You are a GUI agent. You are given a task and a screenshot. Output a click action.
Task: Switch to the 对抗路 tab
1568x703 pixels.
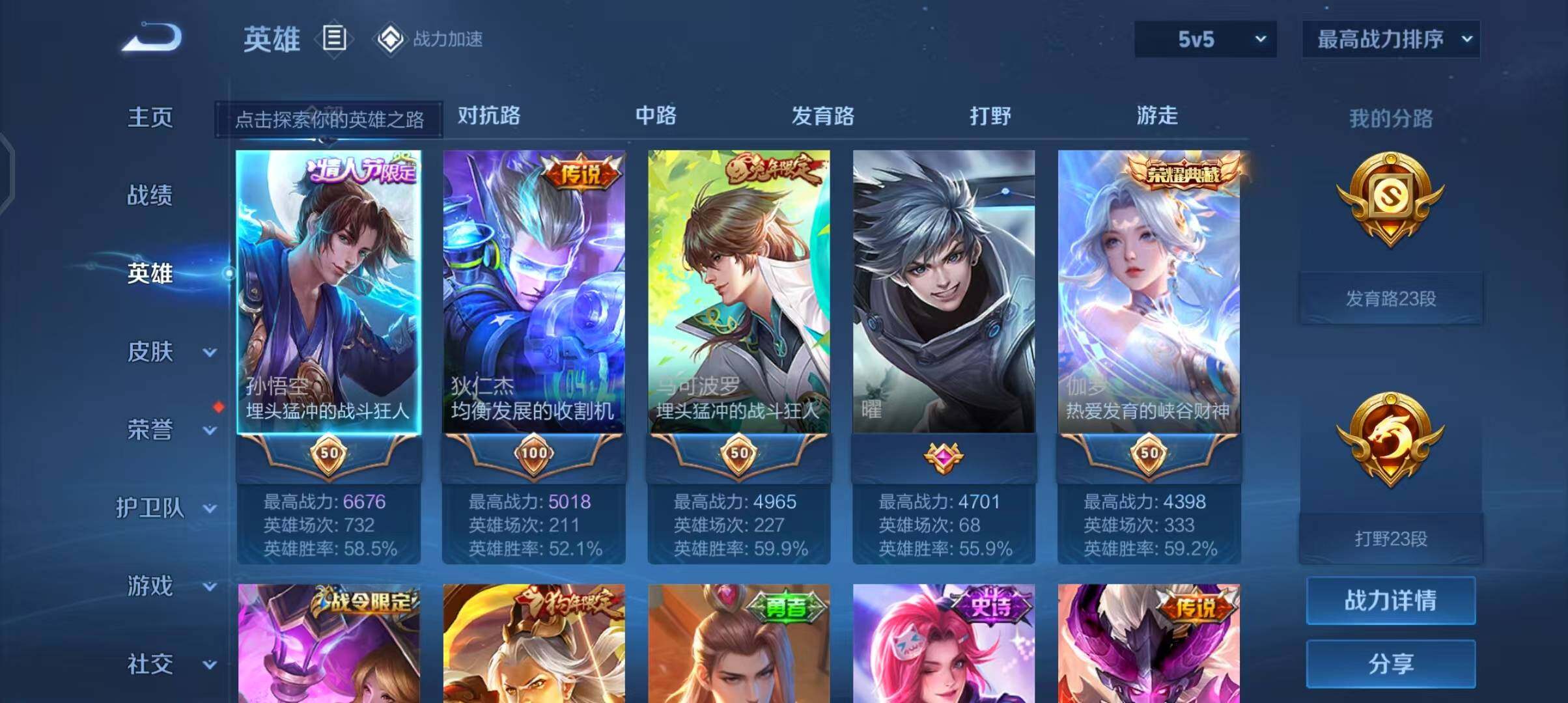click(489, 116)
